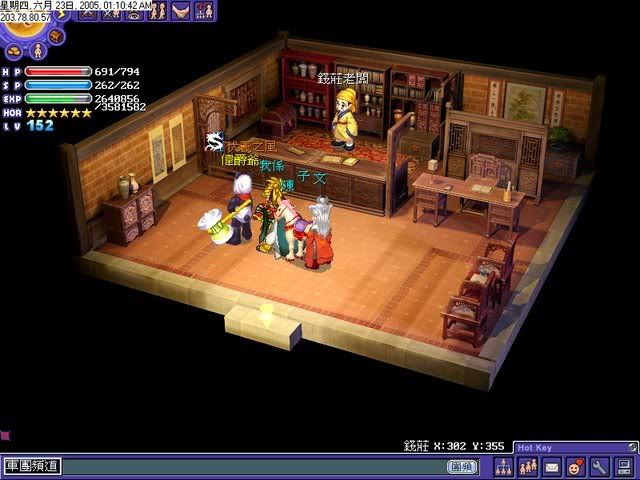Open the three-people group icon in bottom bar
This screenshot has height=480, width=640.
click(528, 466)
